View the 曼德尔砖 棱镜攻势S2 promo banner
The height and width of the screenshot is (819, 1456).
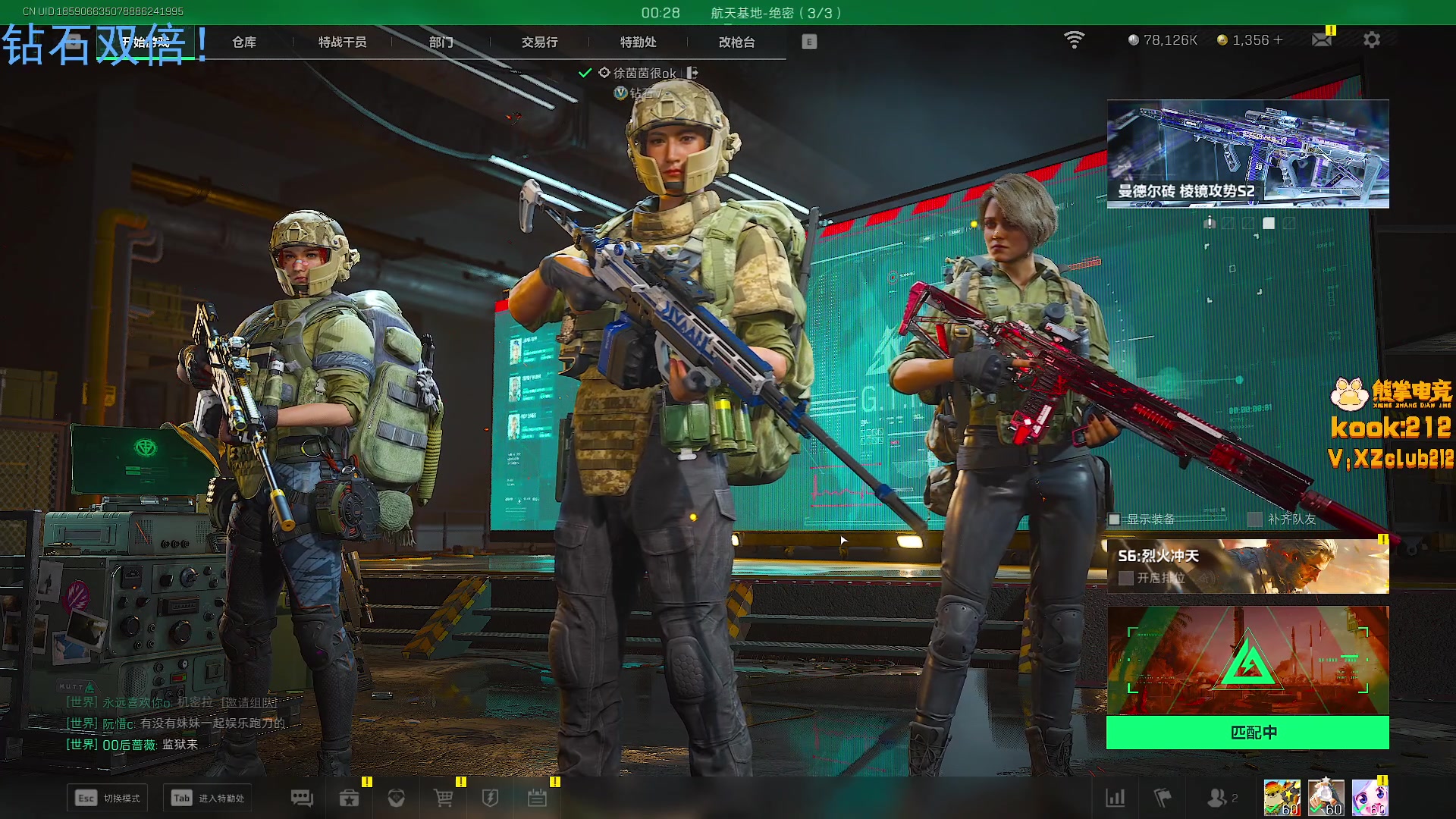pos(1247,154)
